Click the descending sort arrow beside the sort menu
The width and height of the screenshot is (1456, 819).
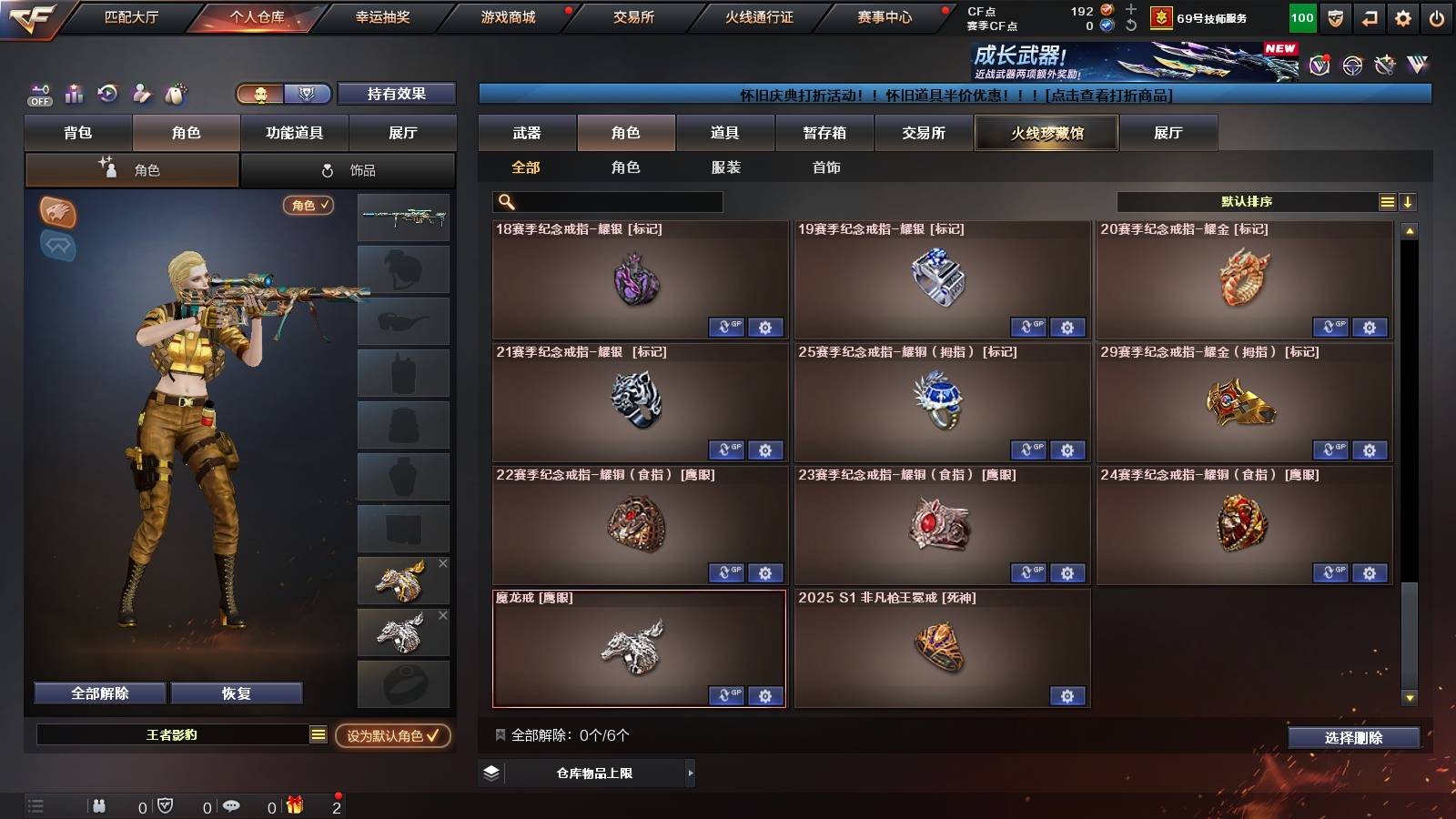pyautogui.click(x=1409, y=202)
